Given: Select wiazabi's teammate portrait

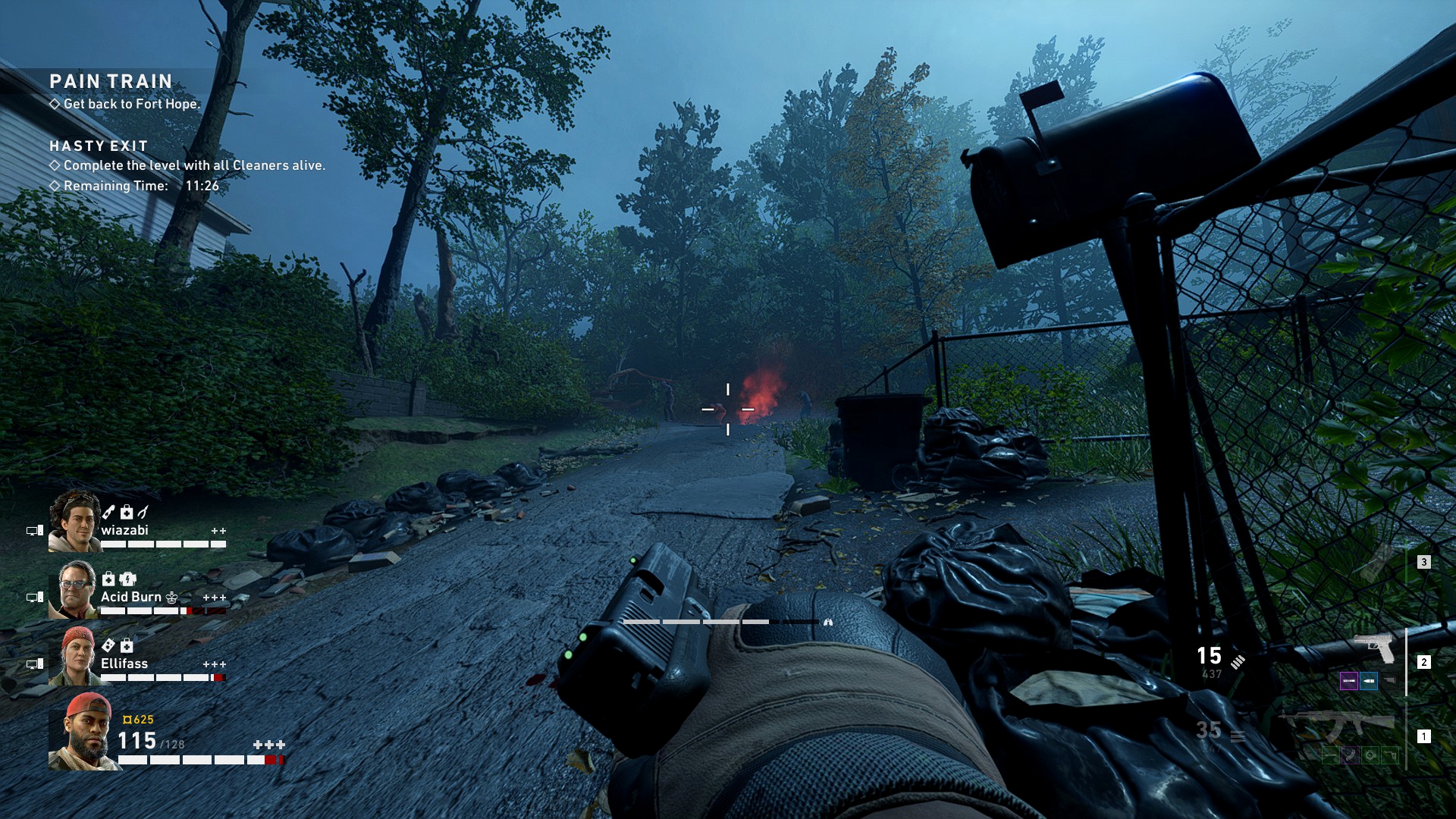Looking at the screenshot, I should point(74,521).
